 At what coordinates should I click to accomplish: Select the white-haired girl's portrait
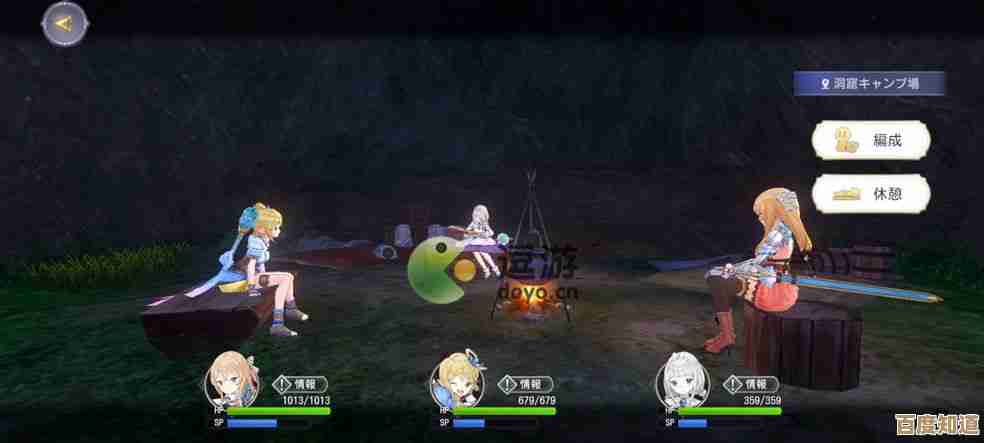(x=678, y=385)
